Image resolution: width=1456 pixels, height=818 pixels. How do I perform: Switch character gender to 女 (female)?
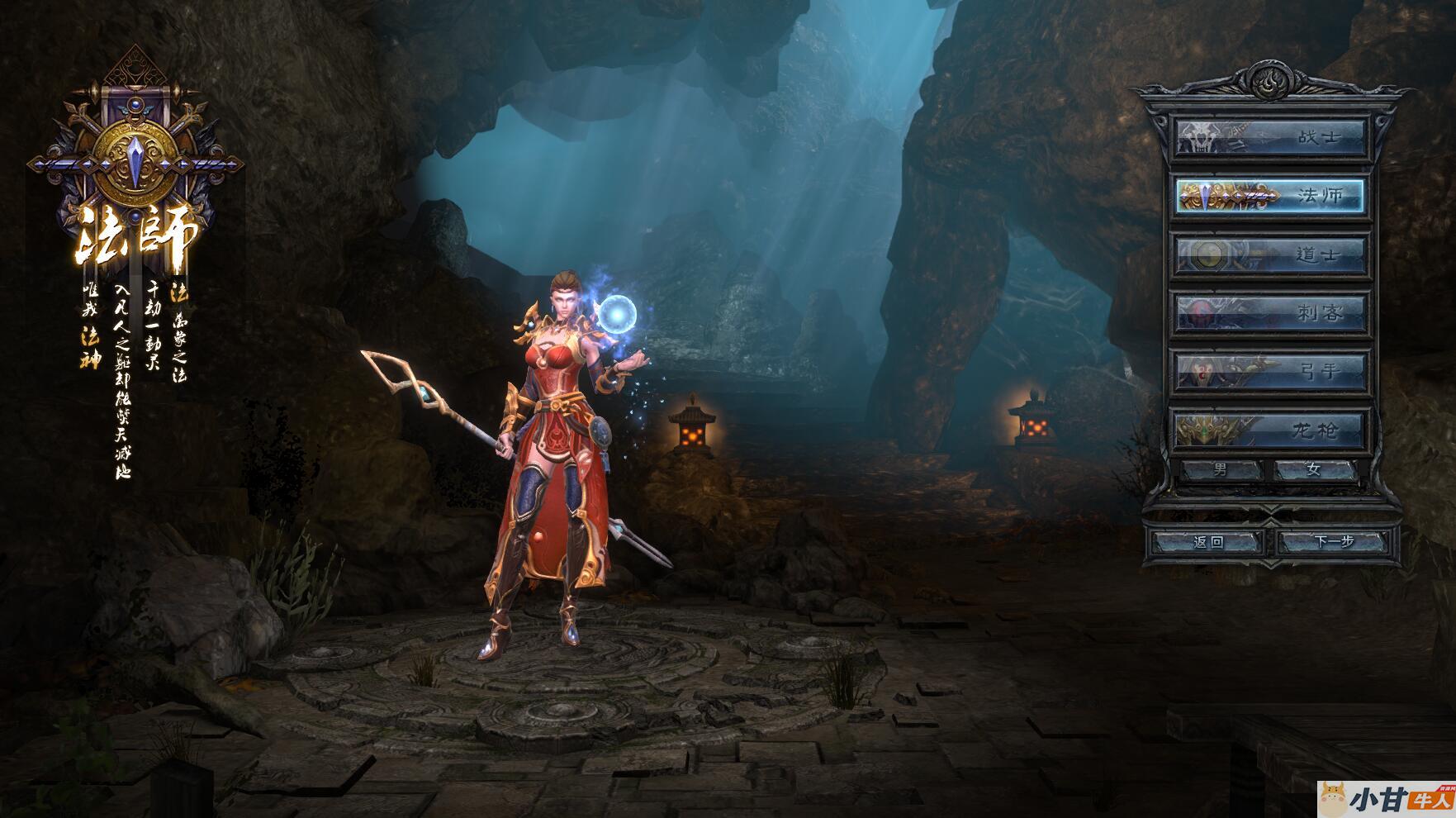[1314, 470]
